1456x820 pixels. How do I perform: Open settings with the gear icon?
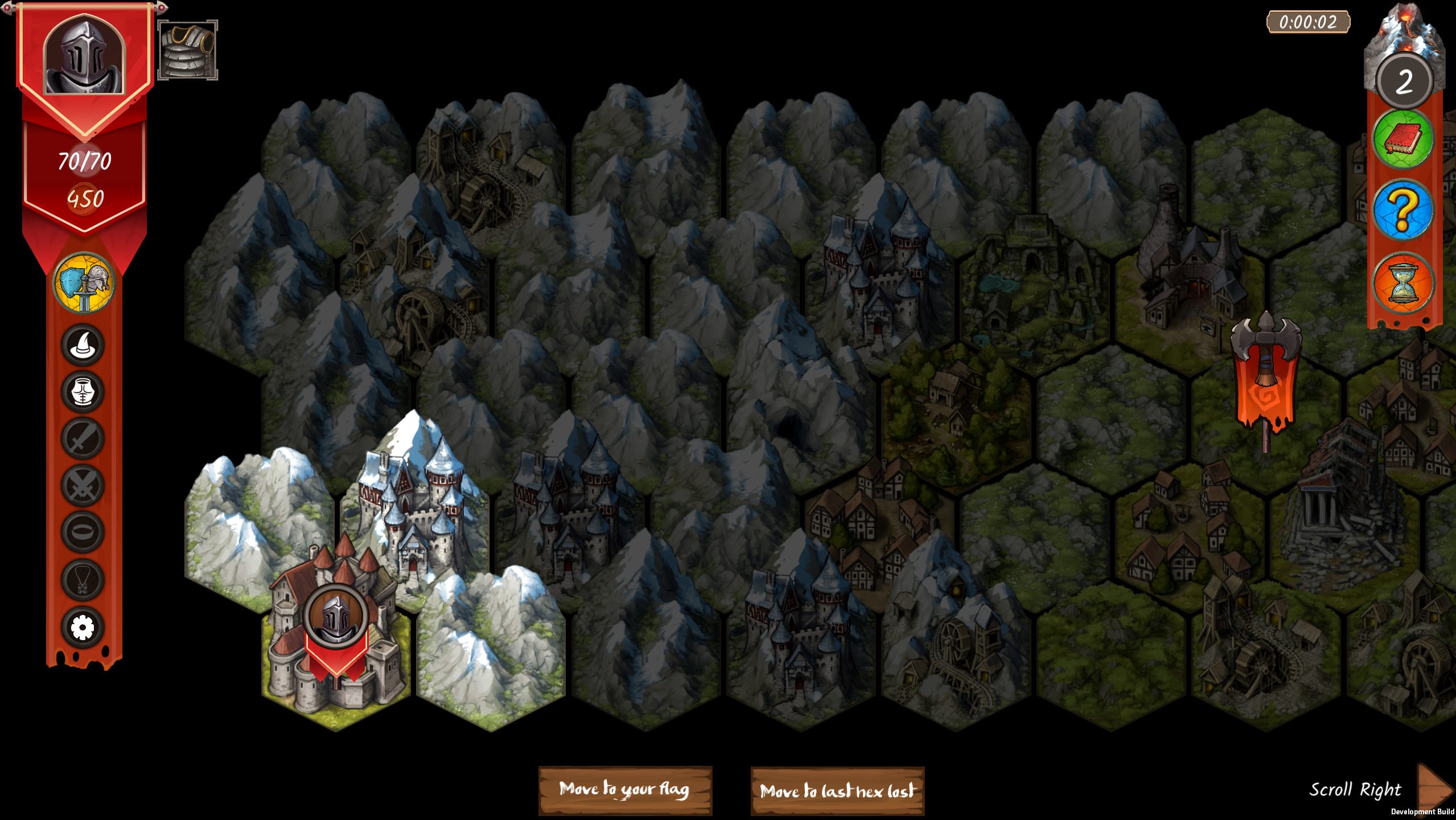click(83, 628)
